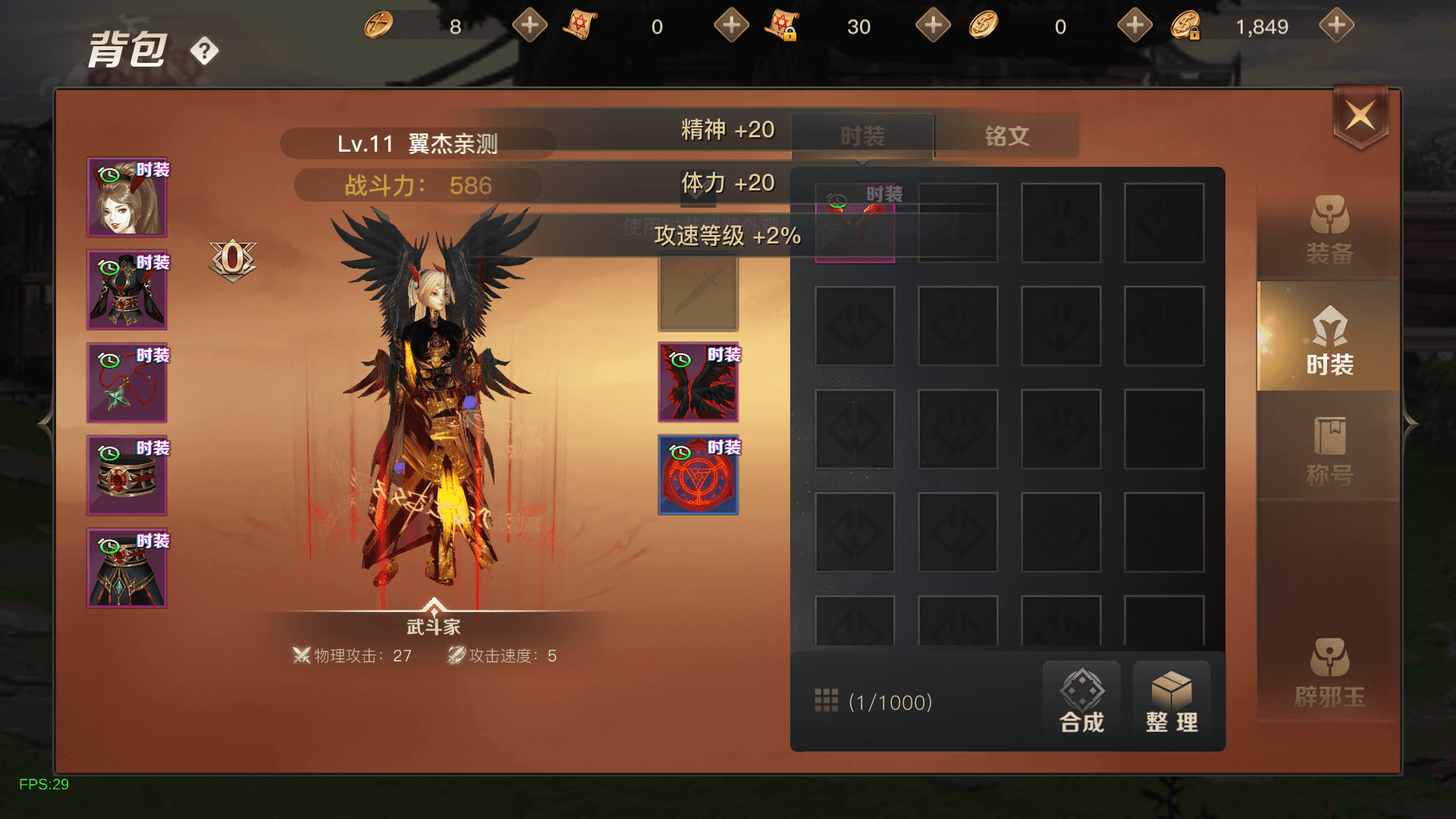Select the black and red top costume slot
Viewport: 1456px width, 819px height.
(127, 290)
